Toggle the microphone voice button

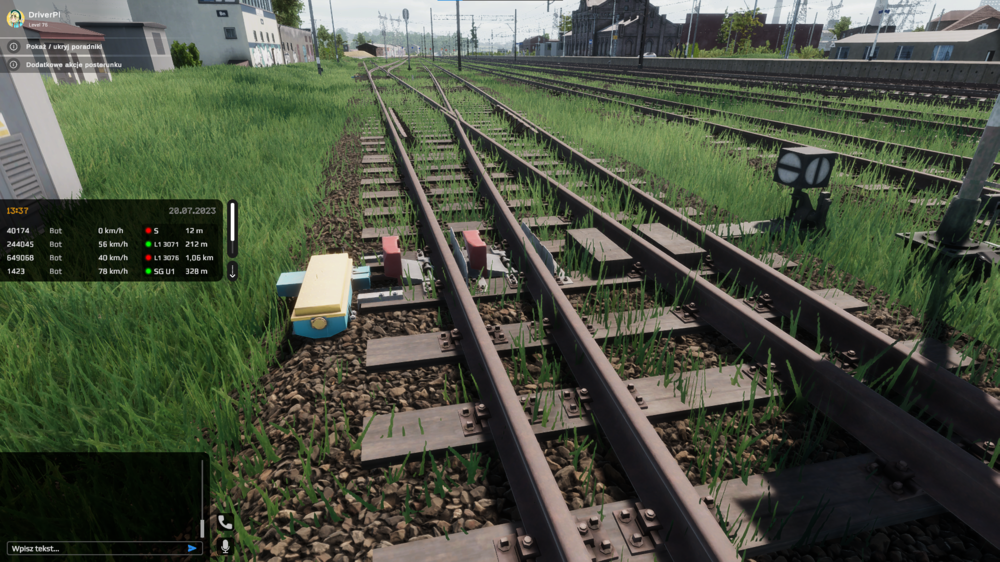[x=225, y=546]
